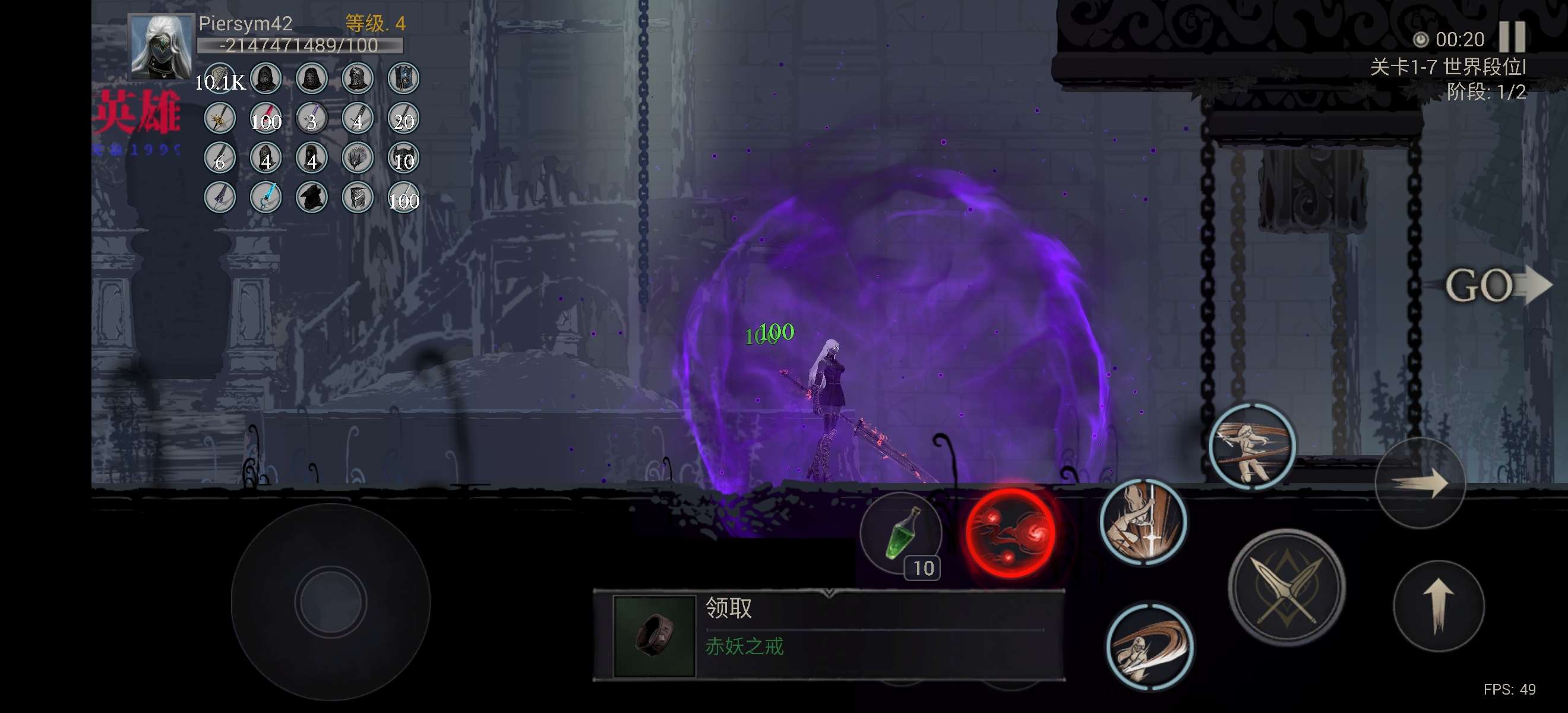Select the blue chest armor icon
Viewport: 1568px width, 713px height.
click(x=403, y=78)
